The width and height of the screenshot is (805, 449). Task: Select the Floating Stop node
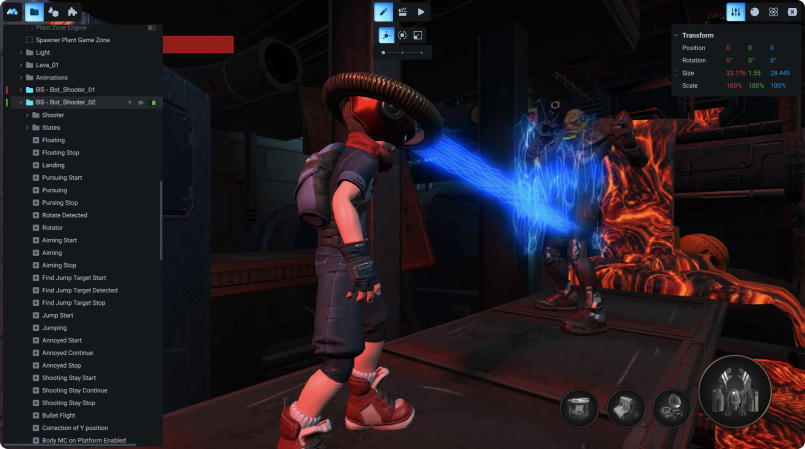pos(60,152)
